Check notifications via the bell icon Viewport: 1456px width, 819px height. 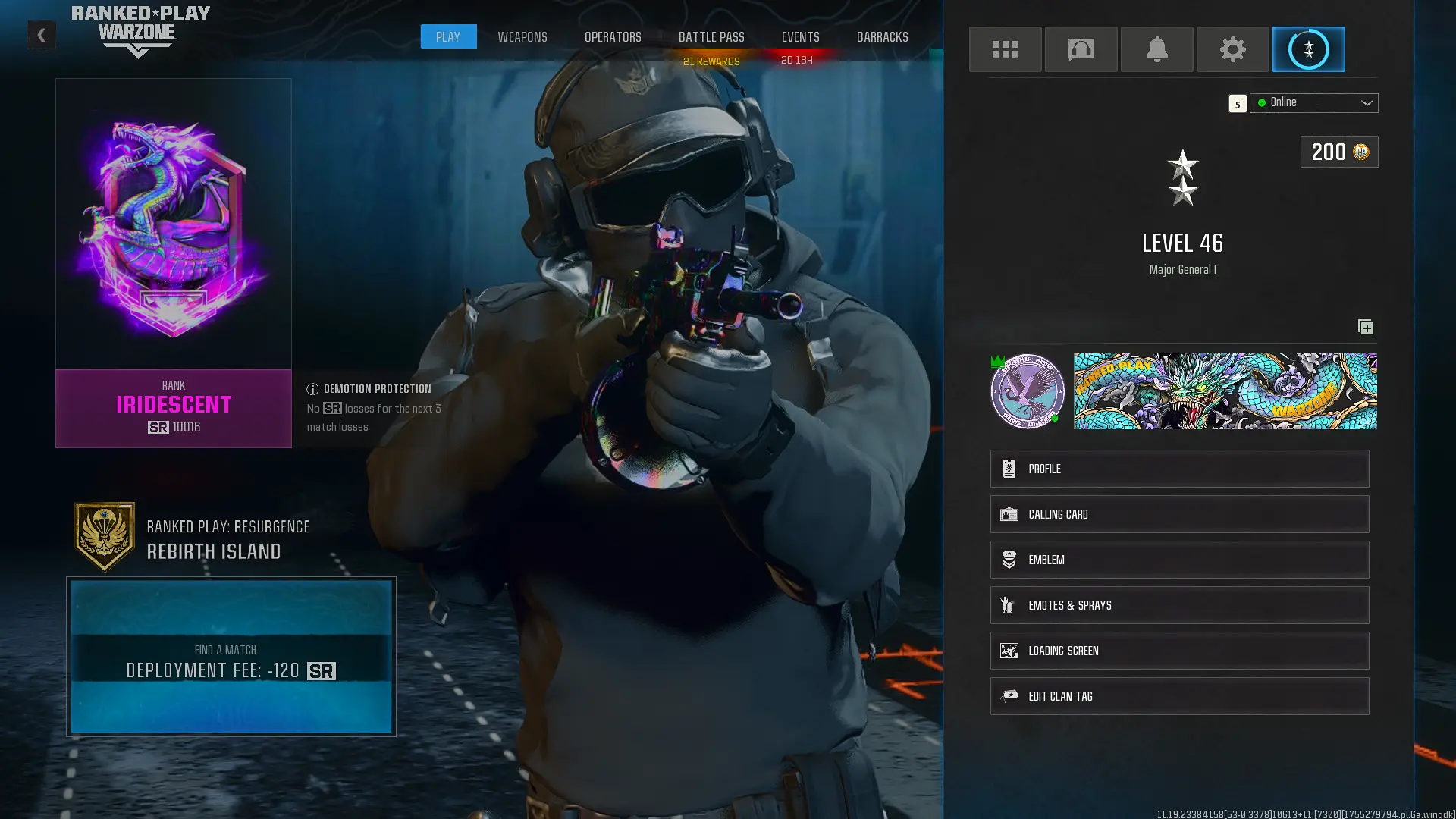(1156, 49)
